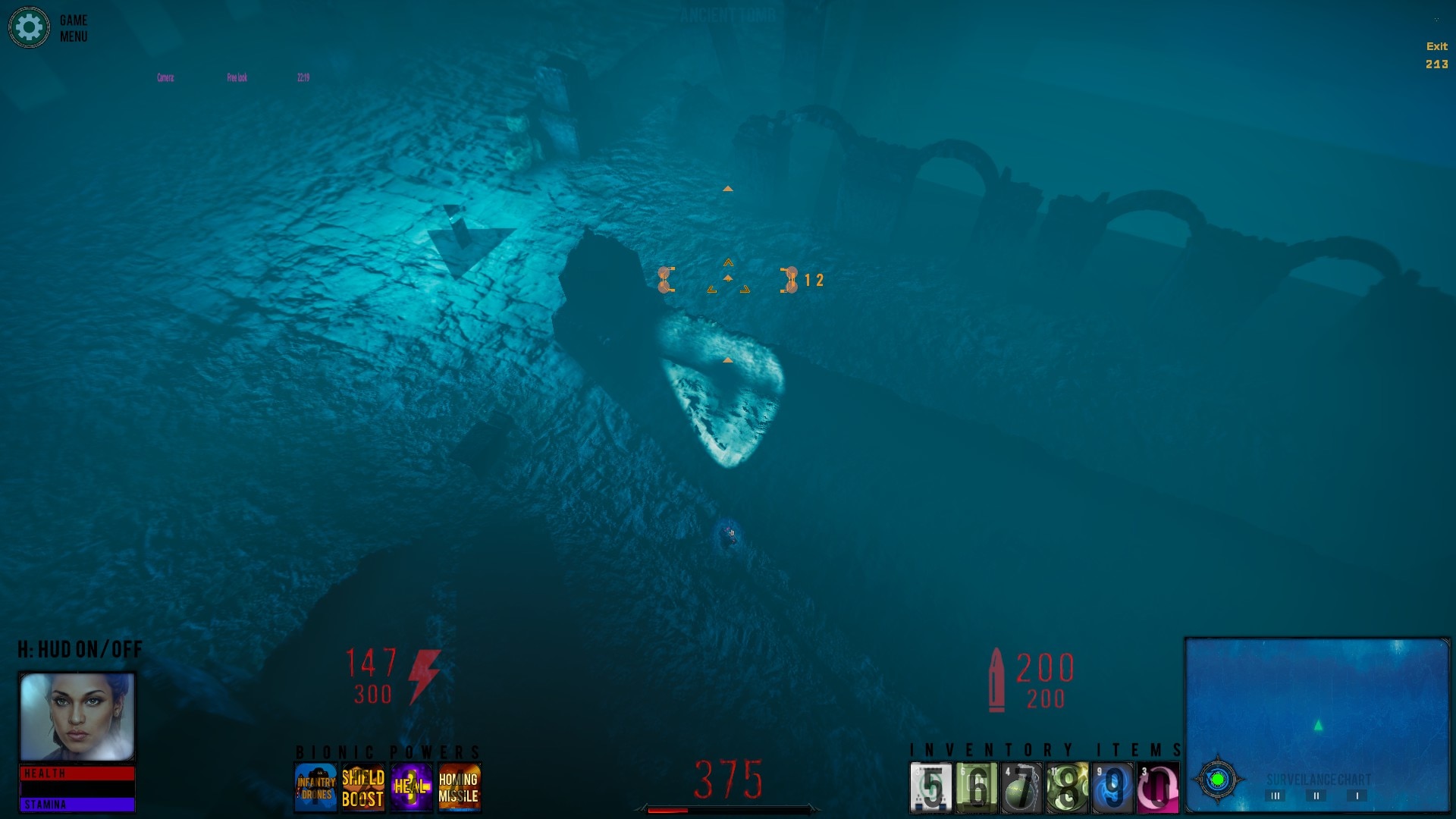Viewport: 1456px width, 819px height.
Task: Select the green orb item in slot 8
Action: pyautogui.click(x=1068, y=788)
